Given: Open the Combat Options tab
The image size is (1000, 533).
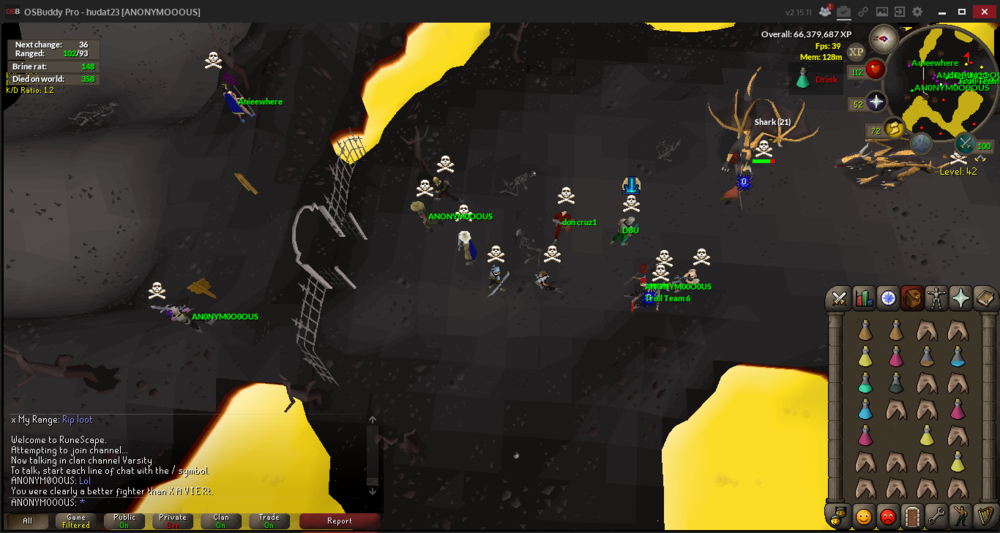Looking at the screenshot, I should point(839,298).
